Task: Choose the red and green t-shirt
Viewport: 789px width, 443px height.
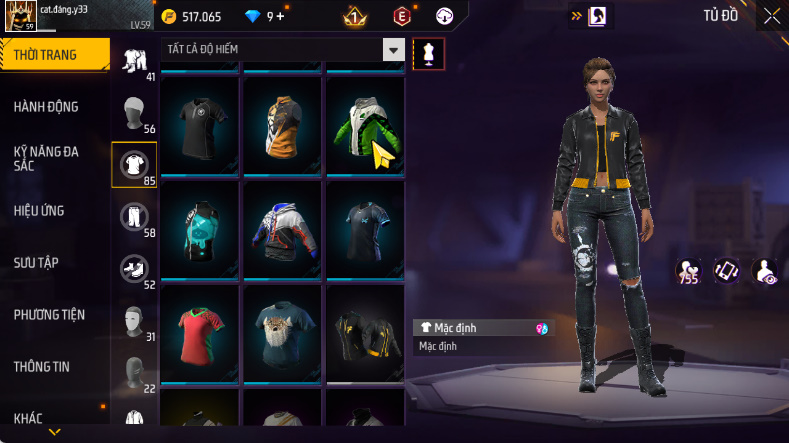Action: pos(199,332)
